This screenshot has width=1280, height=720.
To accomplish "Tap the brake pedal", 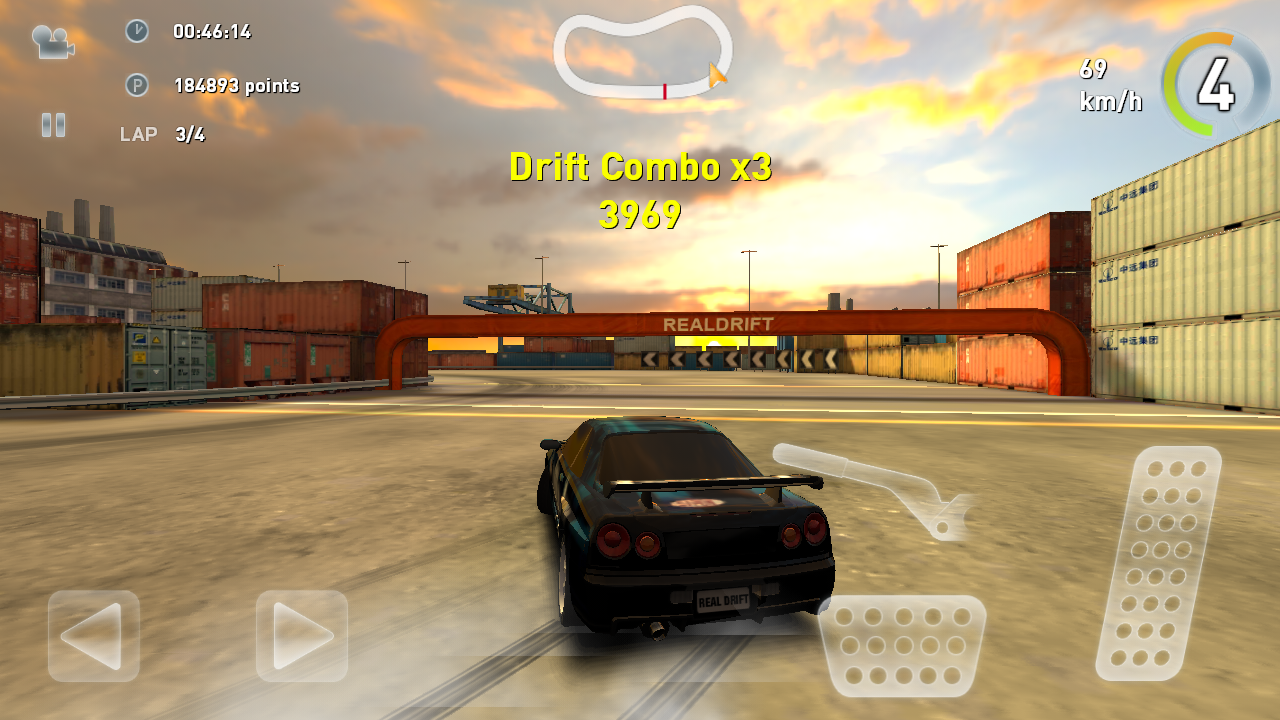I will (902, 645).
